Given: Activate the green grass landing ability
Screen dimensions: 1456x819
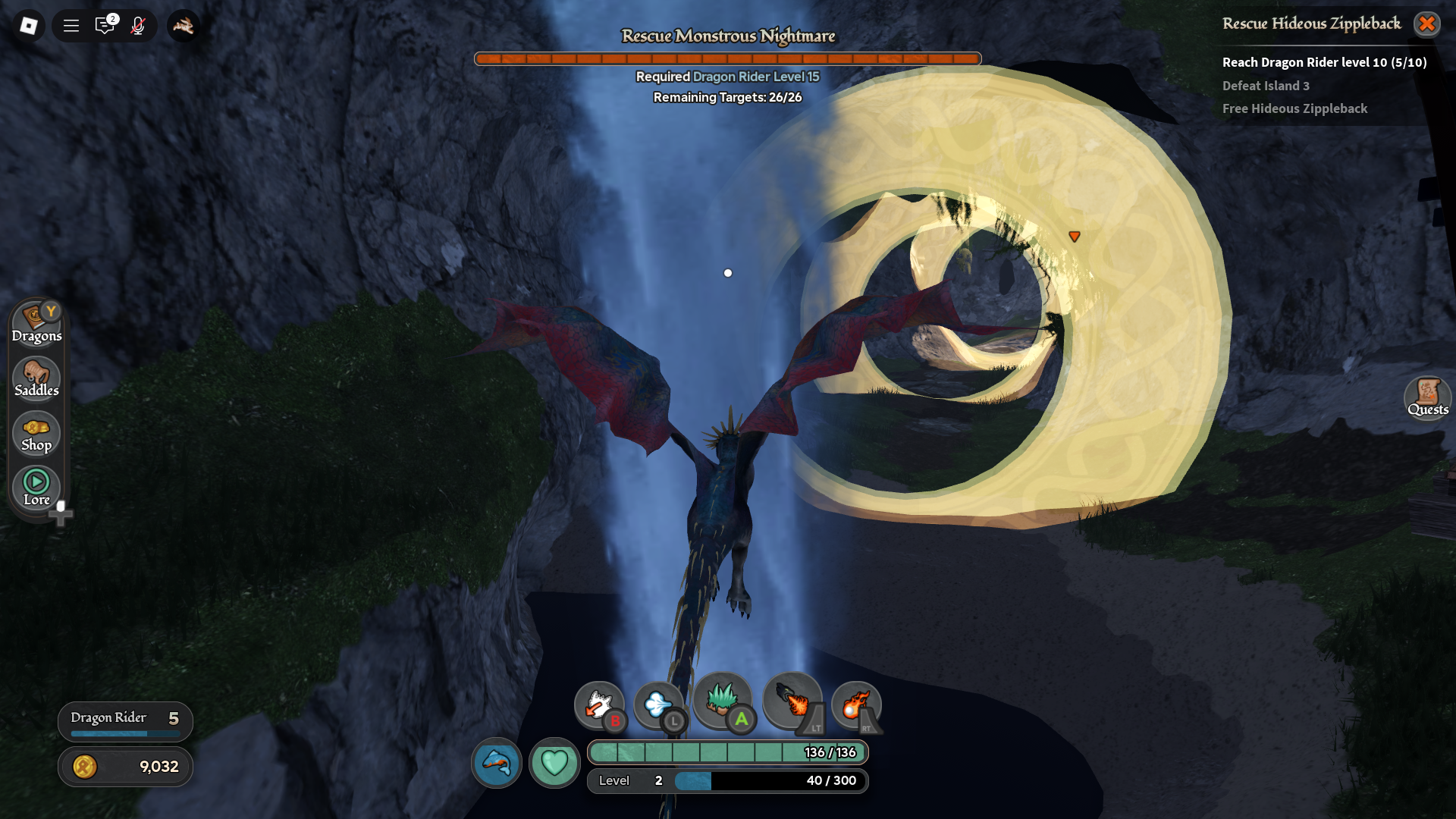Looking at the screenshot, I should point(721,699).
